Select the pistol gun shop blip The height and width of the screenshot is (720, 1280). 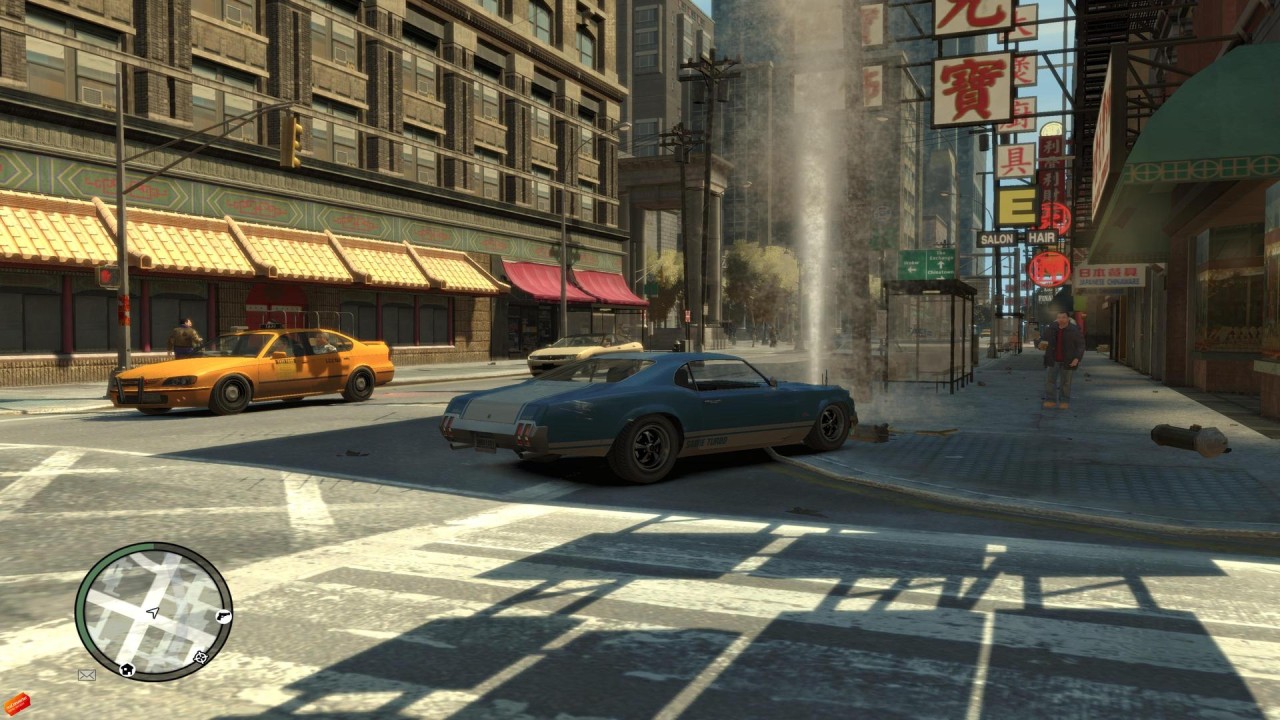(222, 617)
